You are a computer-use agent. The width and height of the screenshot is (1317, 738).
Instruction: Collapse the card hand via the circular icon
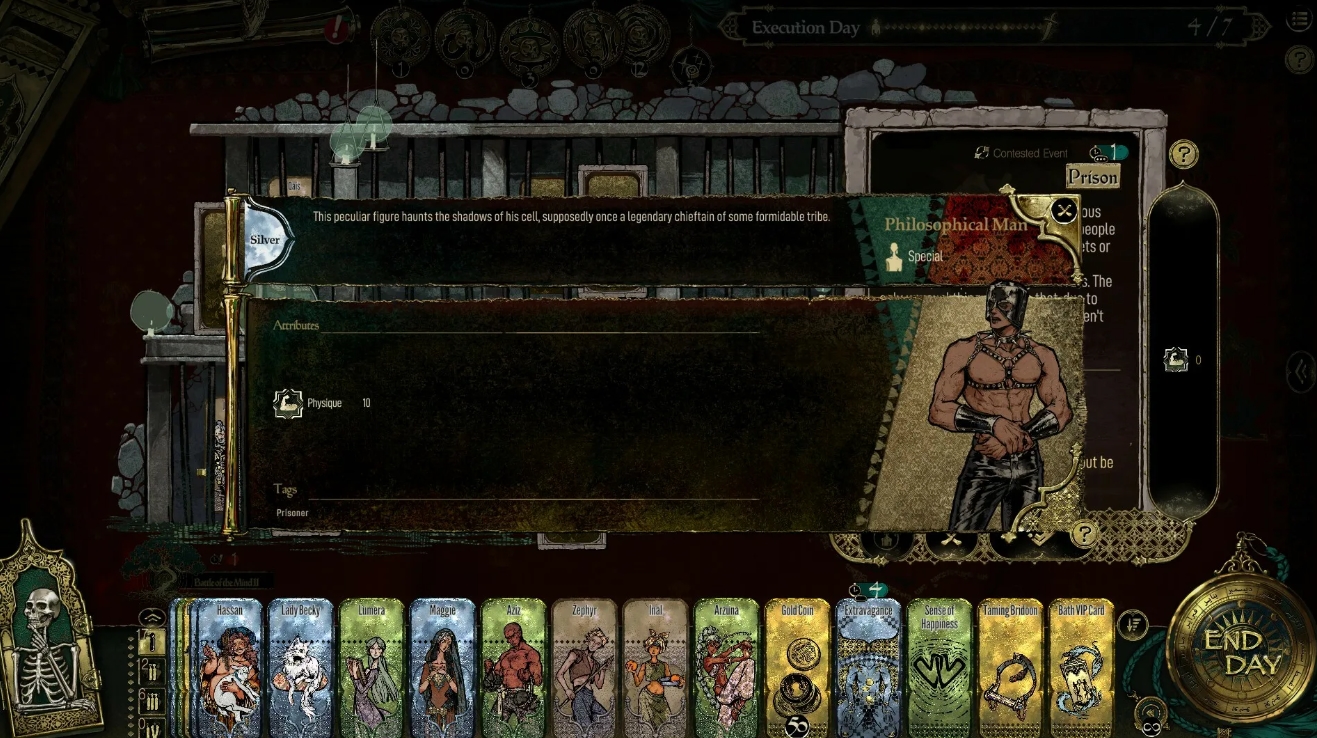[152, 617]
